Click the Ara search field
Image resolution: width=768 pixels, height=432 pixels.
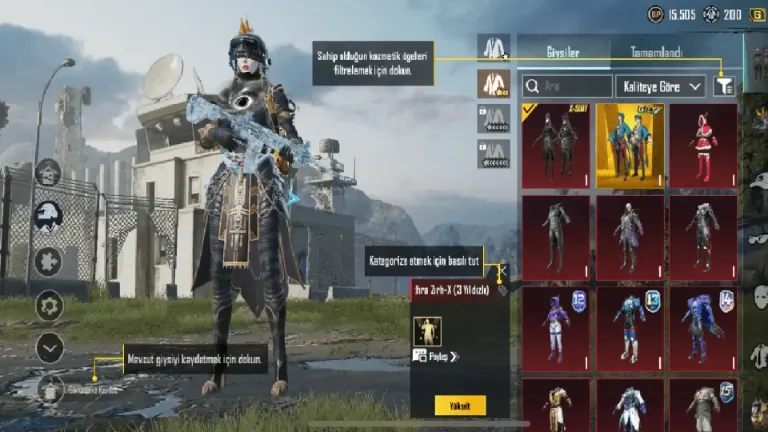[567, 87]
